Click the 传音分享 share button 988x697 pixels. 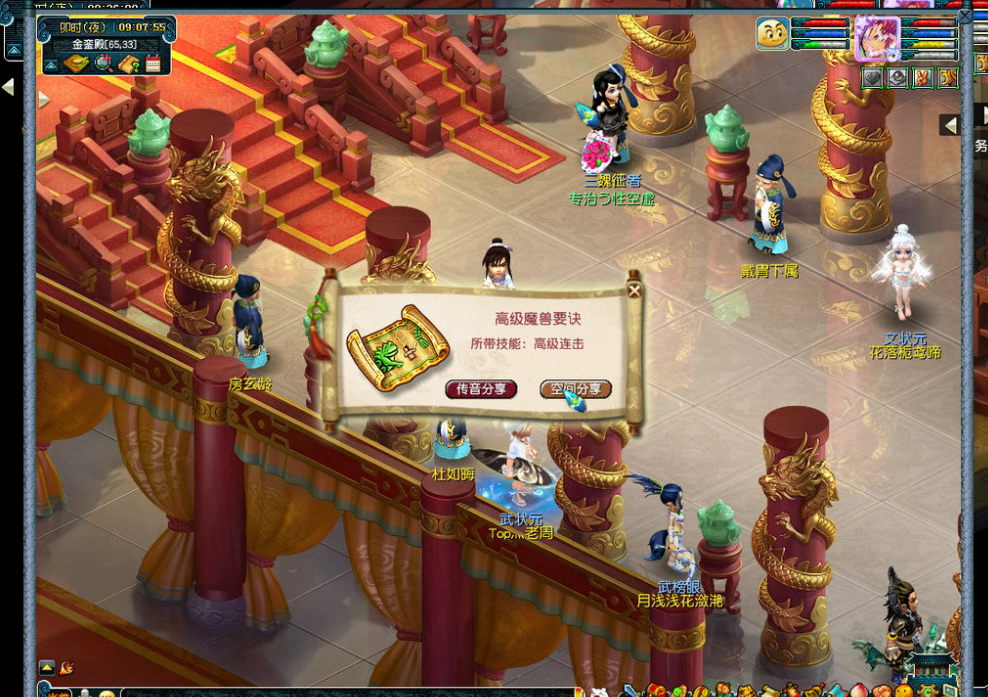click(x=481, y=389)
